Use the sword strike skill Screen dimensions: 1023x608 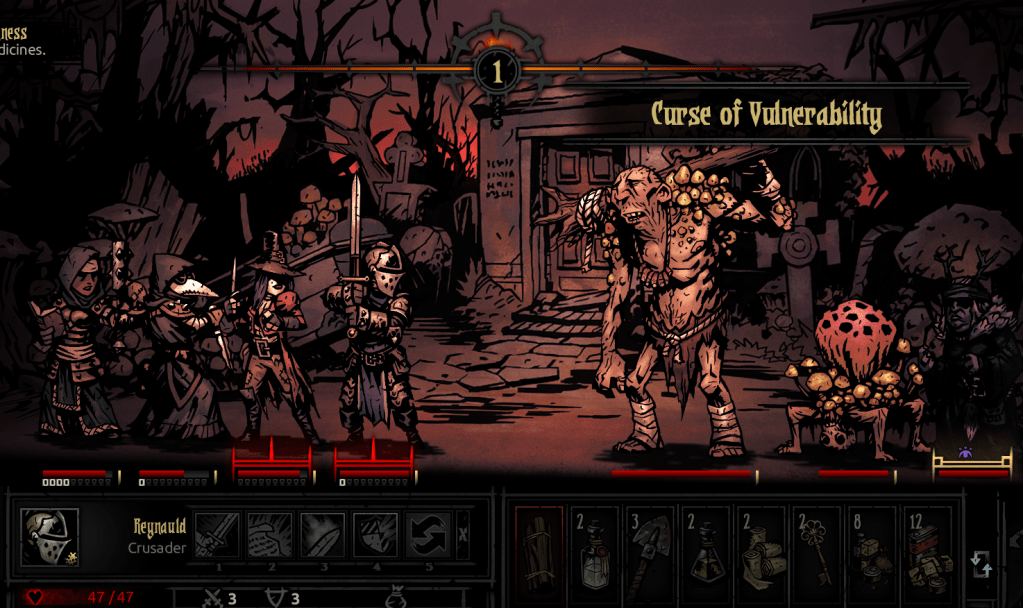click(217, 535)
